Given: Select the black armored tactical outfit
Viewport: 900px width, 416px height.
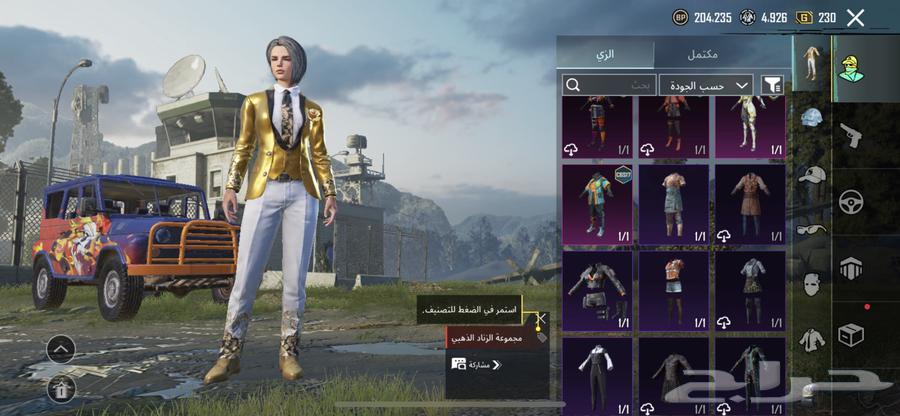Looking at the screenshot, I should (597, 290).
